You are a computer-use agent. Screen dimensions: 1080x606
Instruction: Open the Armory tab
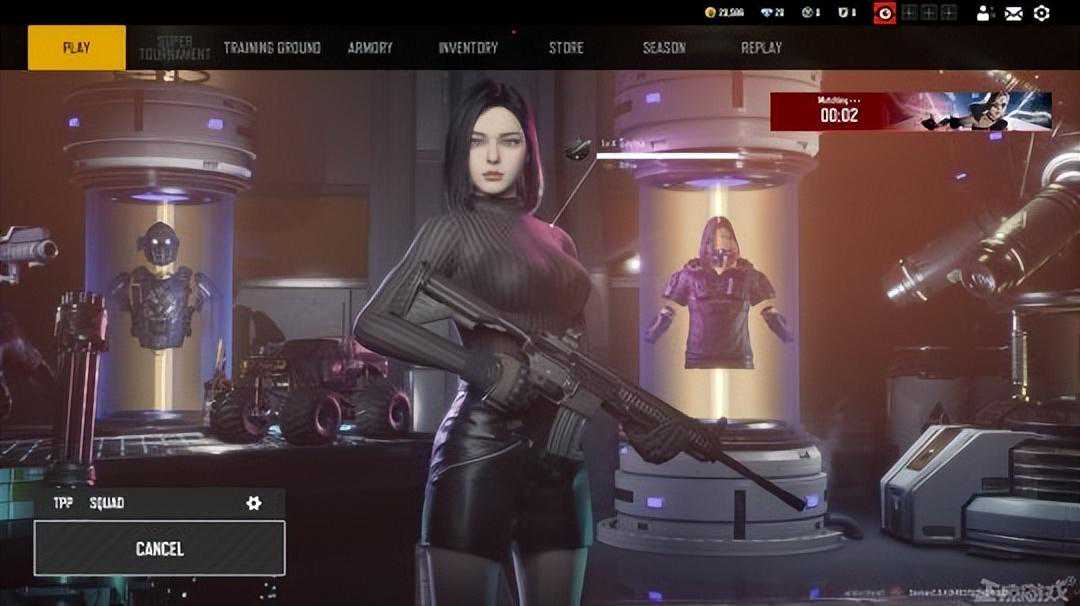coord(370,48)
